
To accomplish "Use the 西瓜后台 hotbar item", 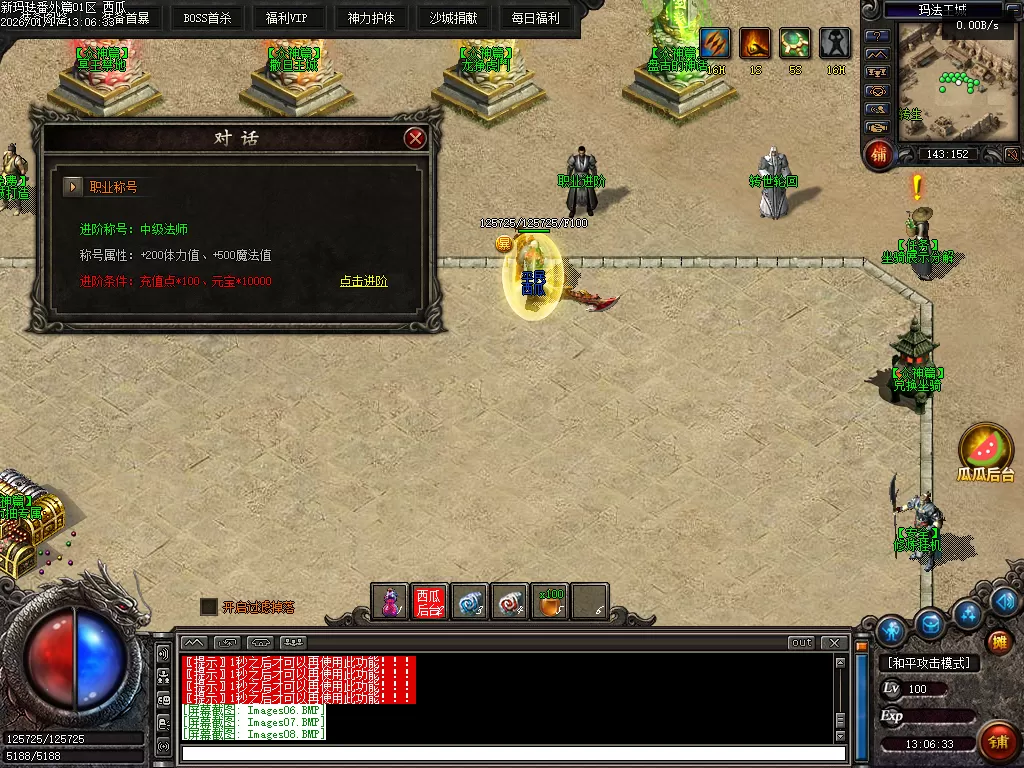I will [x=429, y=602].
